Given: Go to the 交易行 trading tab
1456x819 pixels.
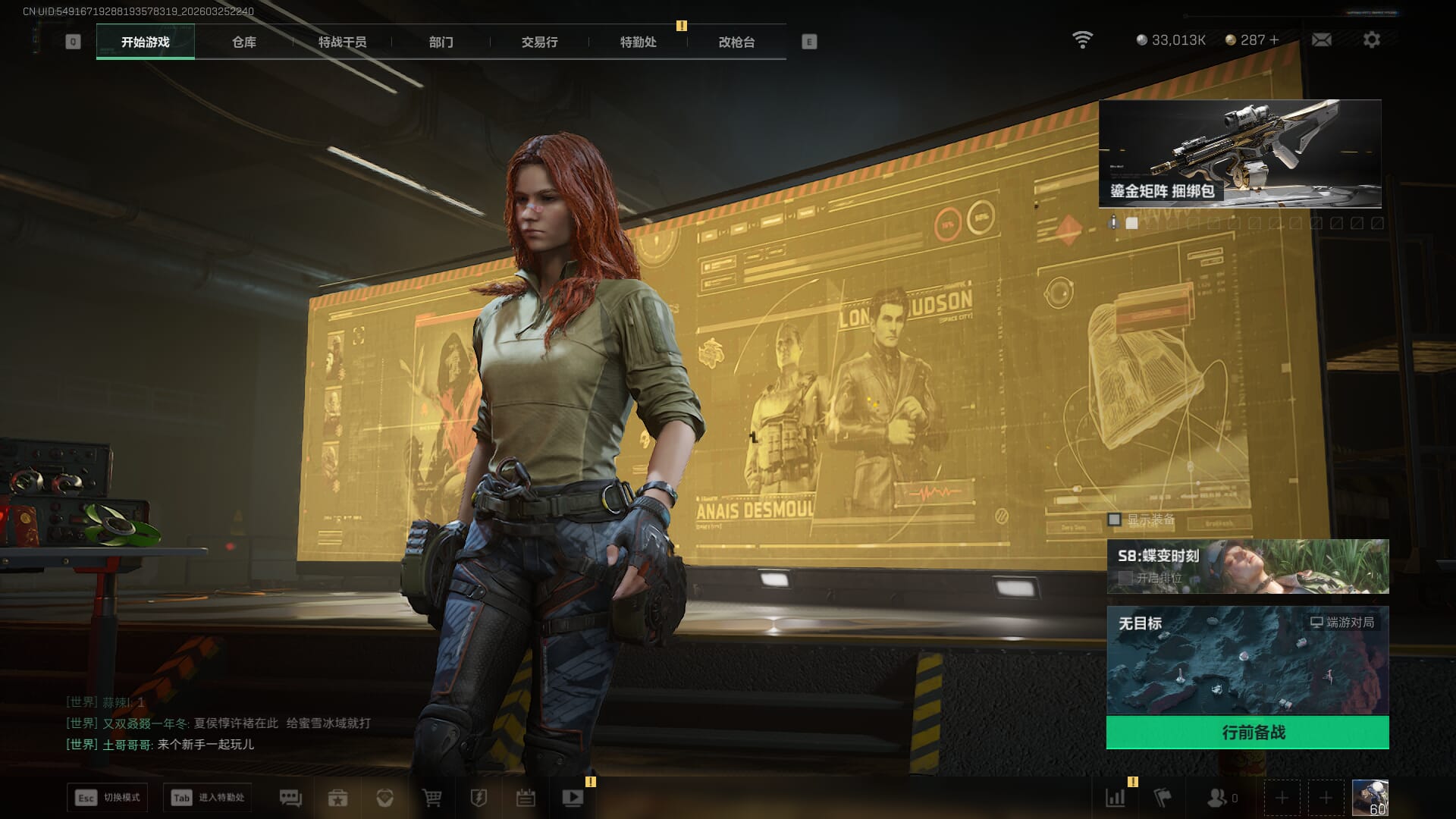Looking at the screenshot, I should coord(539,42).
